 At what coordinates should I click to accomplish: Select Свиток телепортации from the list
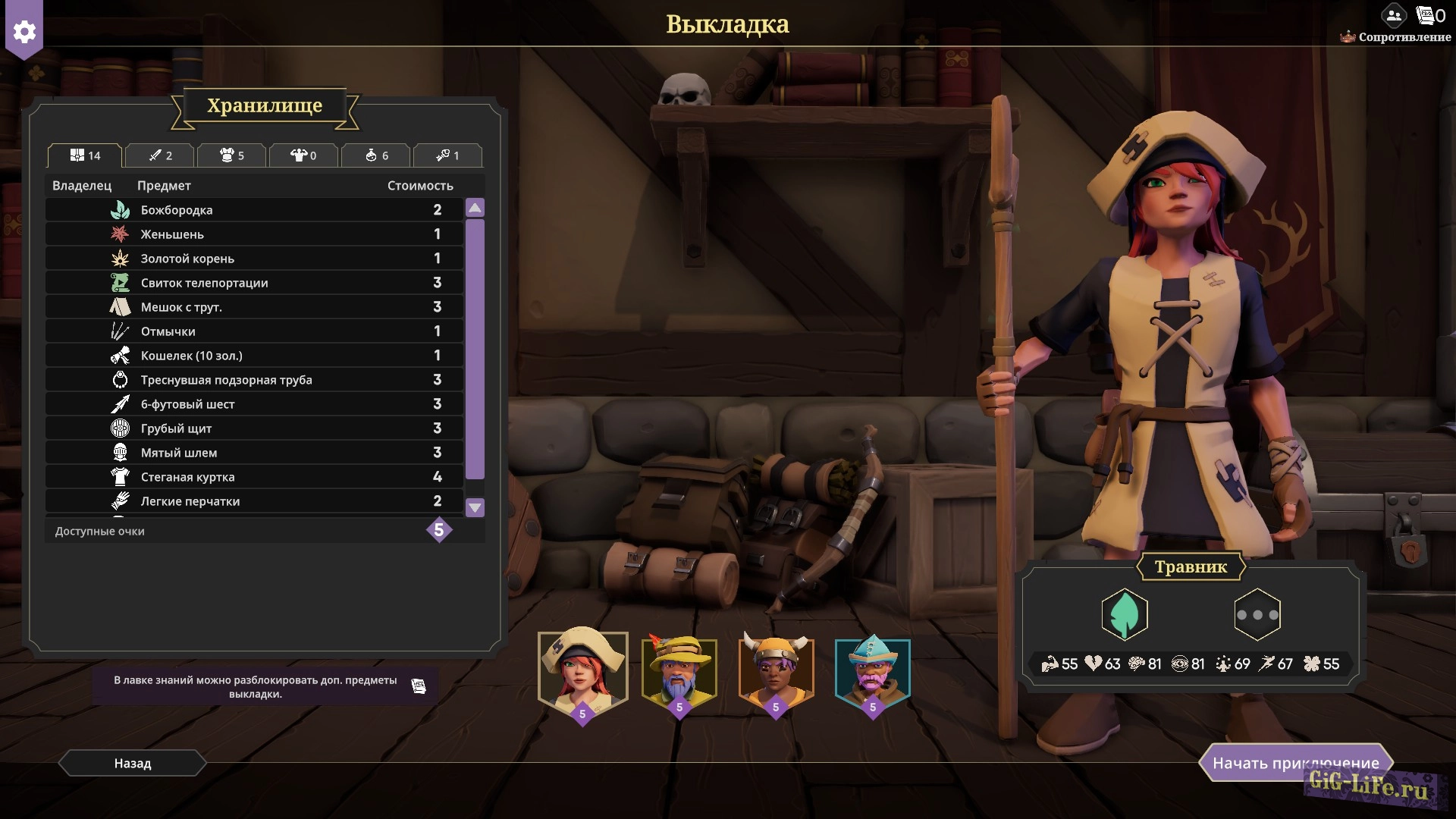coord(254,283)
